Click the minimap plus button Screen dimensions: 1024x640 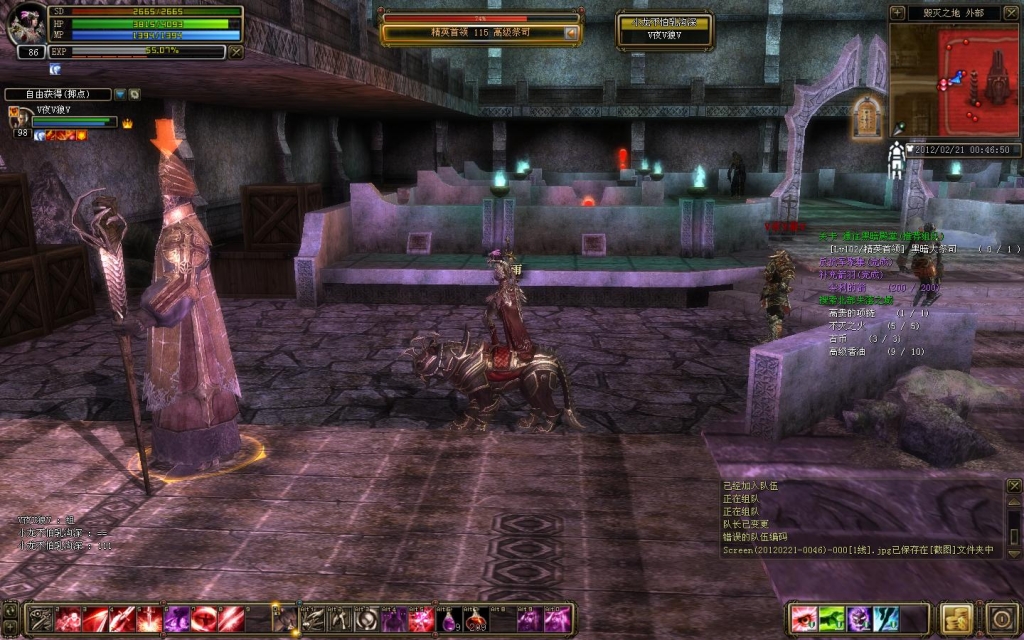click(897, 13)
